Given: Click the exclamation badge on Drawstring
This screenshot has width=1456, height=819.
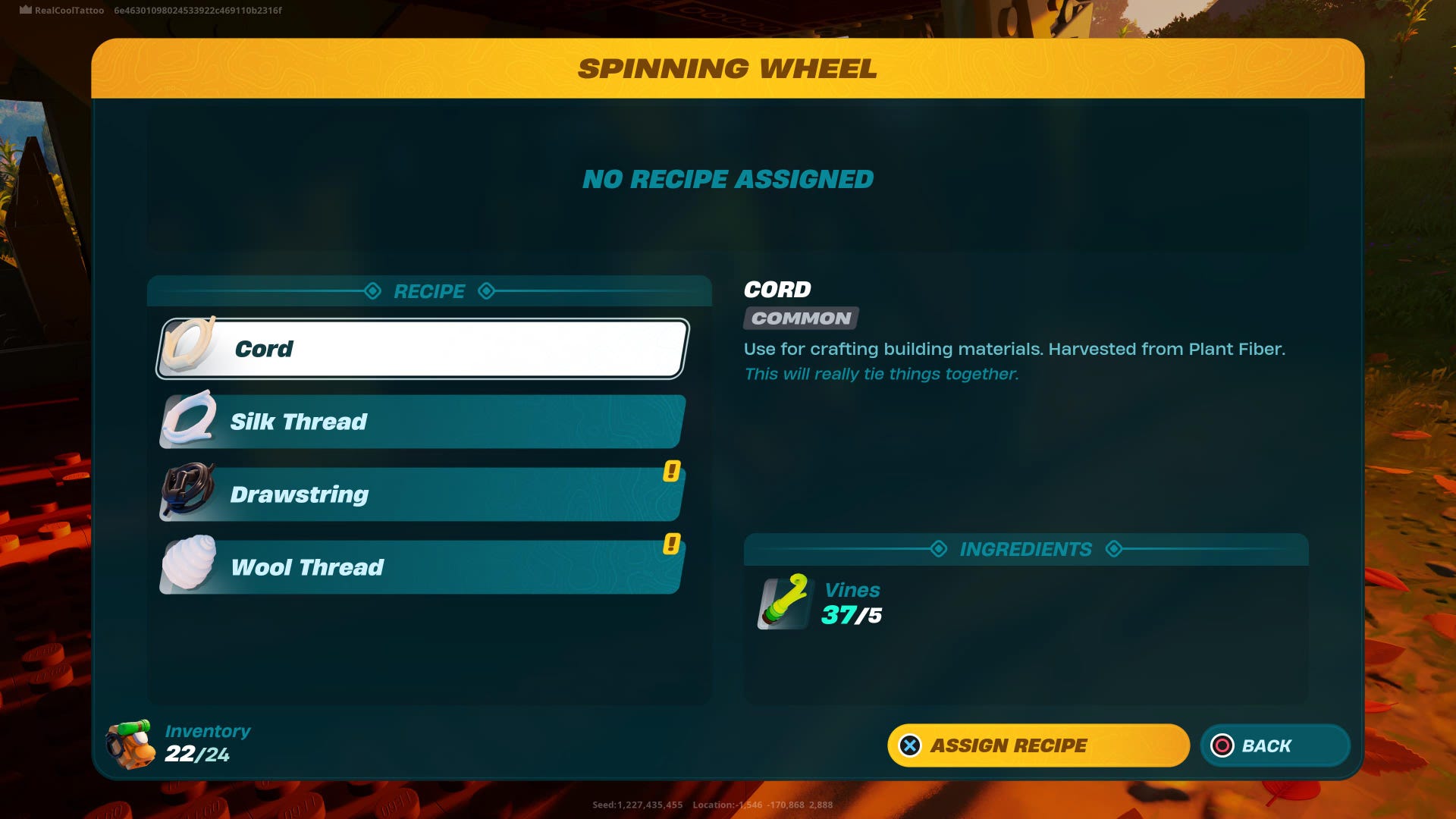Looking at the screenshot, I should pos(670,472).
